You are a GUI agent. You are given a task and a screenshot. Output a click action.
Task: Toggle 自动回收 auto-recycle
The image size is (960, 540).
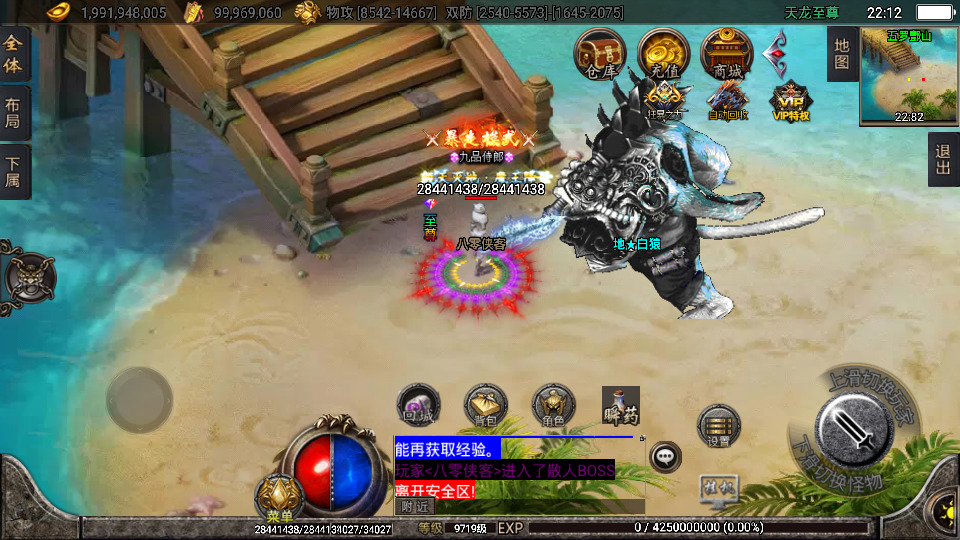(727, 101)
